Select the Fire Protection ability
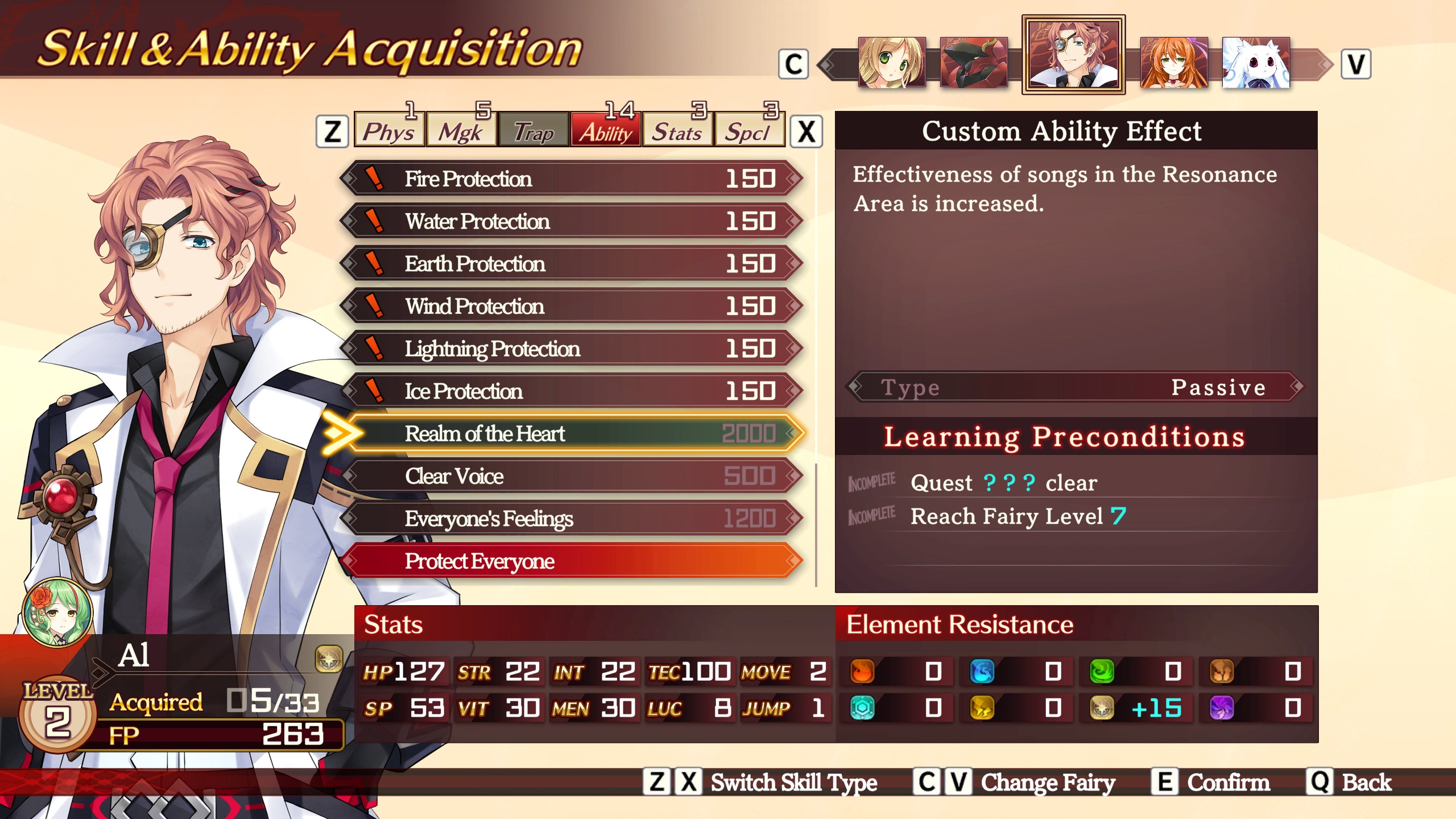Viewport: 1456px width, 819px height. click(x=572, y=179)
